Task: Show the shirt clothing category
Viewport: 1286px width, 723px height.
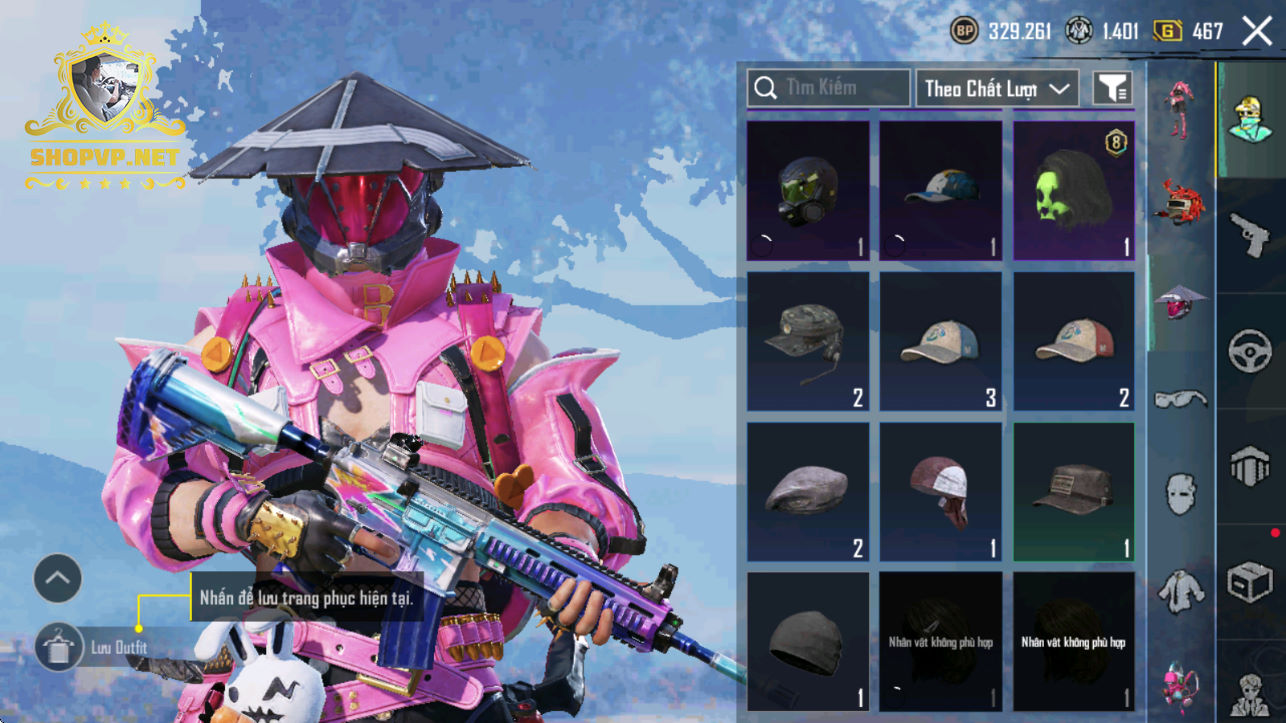Action: pos(1181,590)
